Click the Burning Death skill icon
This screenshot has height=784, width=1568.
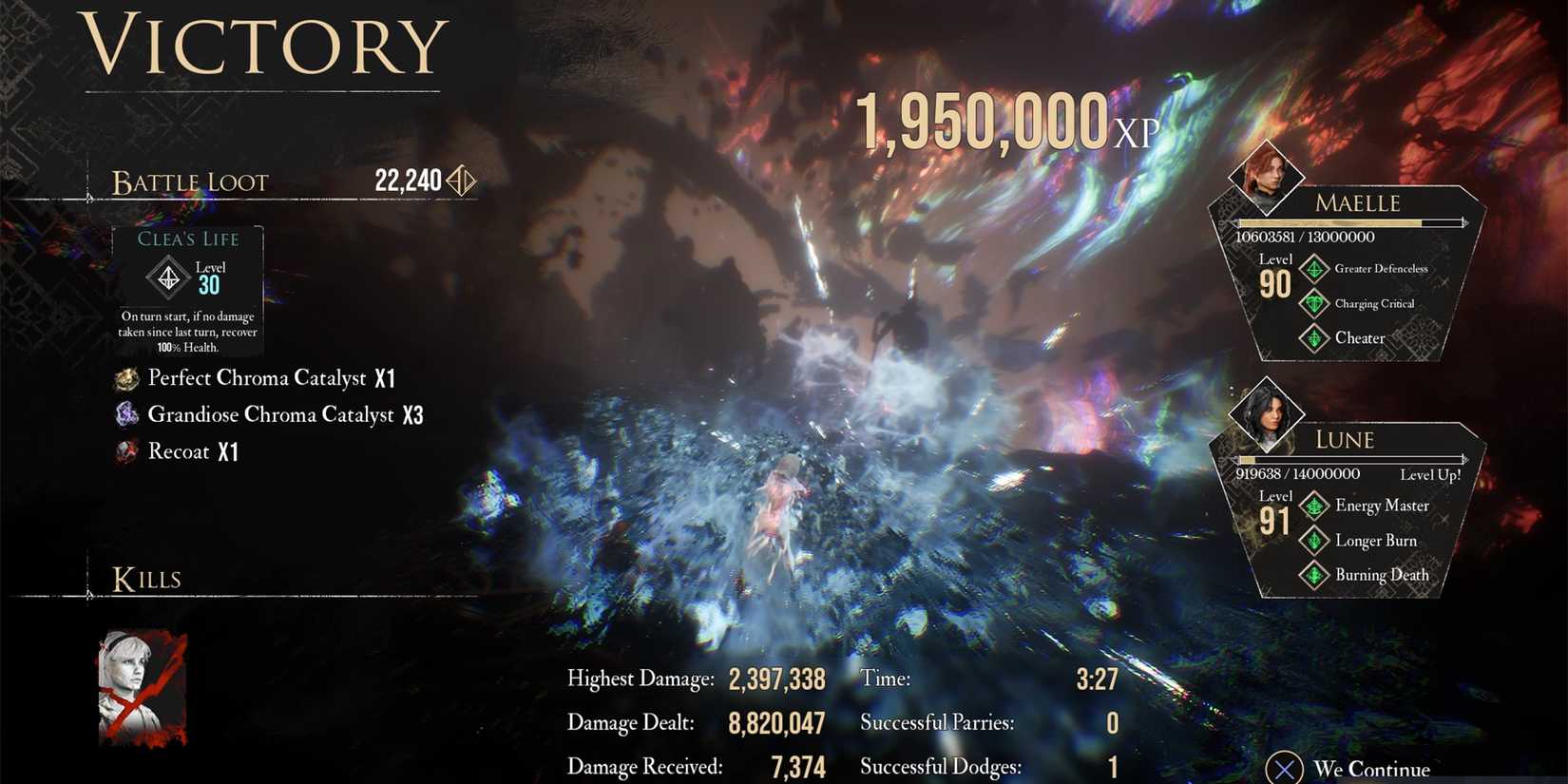(x=1315, y=575)
